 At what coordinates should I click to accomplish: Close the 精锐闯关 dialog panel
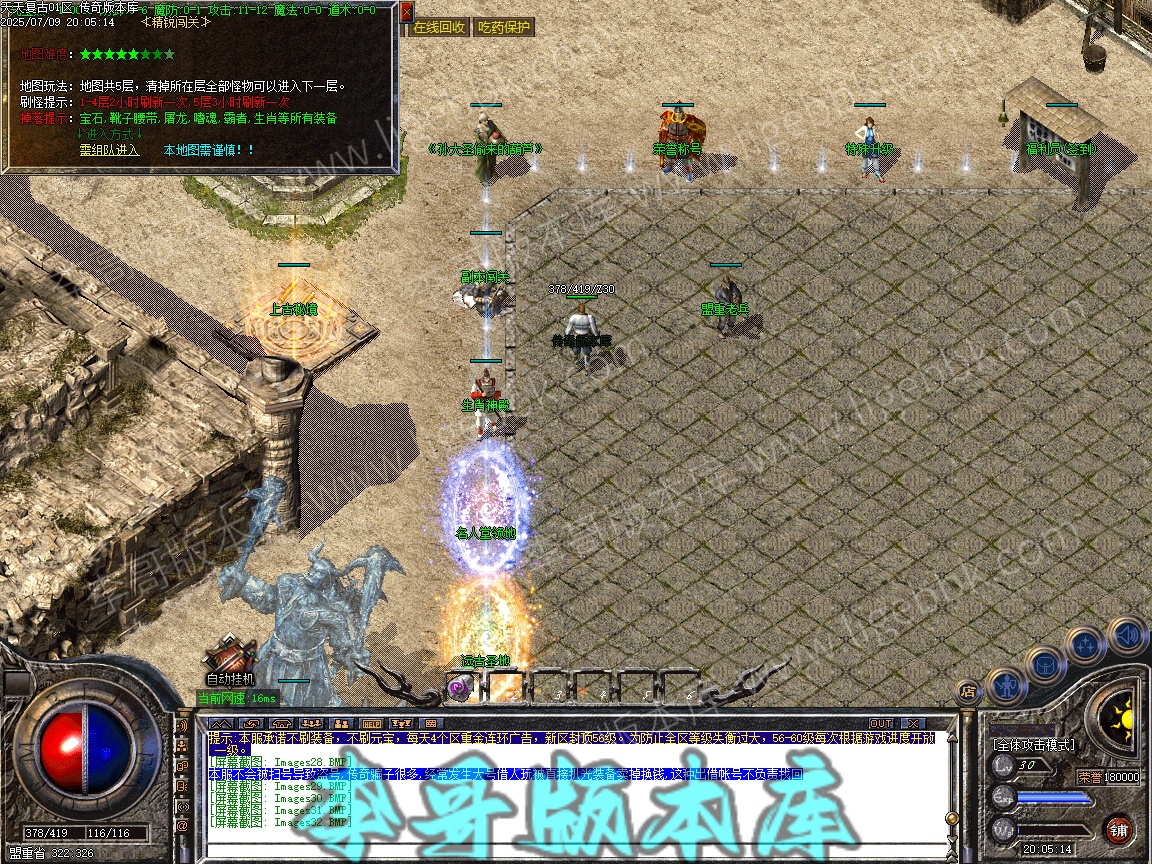[406, 13]
